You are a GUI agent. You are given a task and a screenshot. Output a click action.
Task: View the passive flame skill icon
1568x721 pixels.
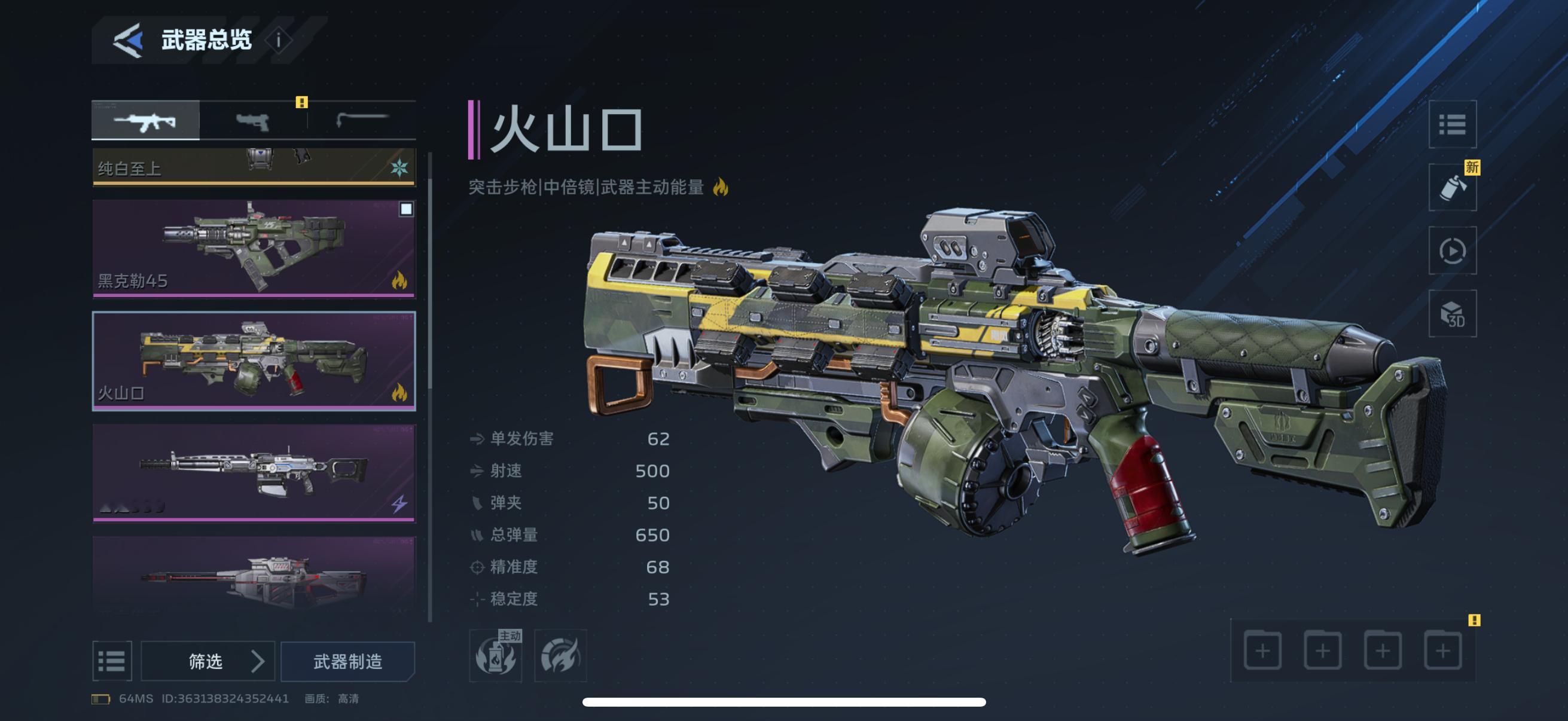tap(560, 656)
